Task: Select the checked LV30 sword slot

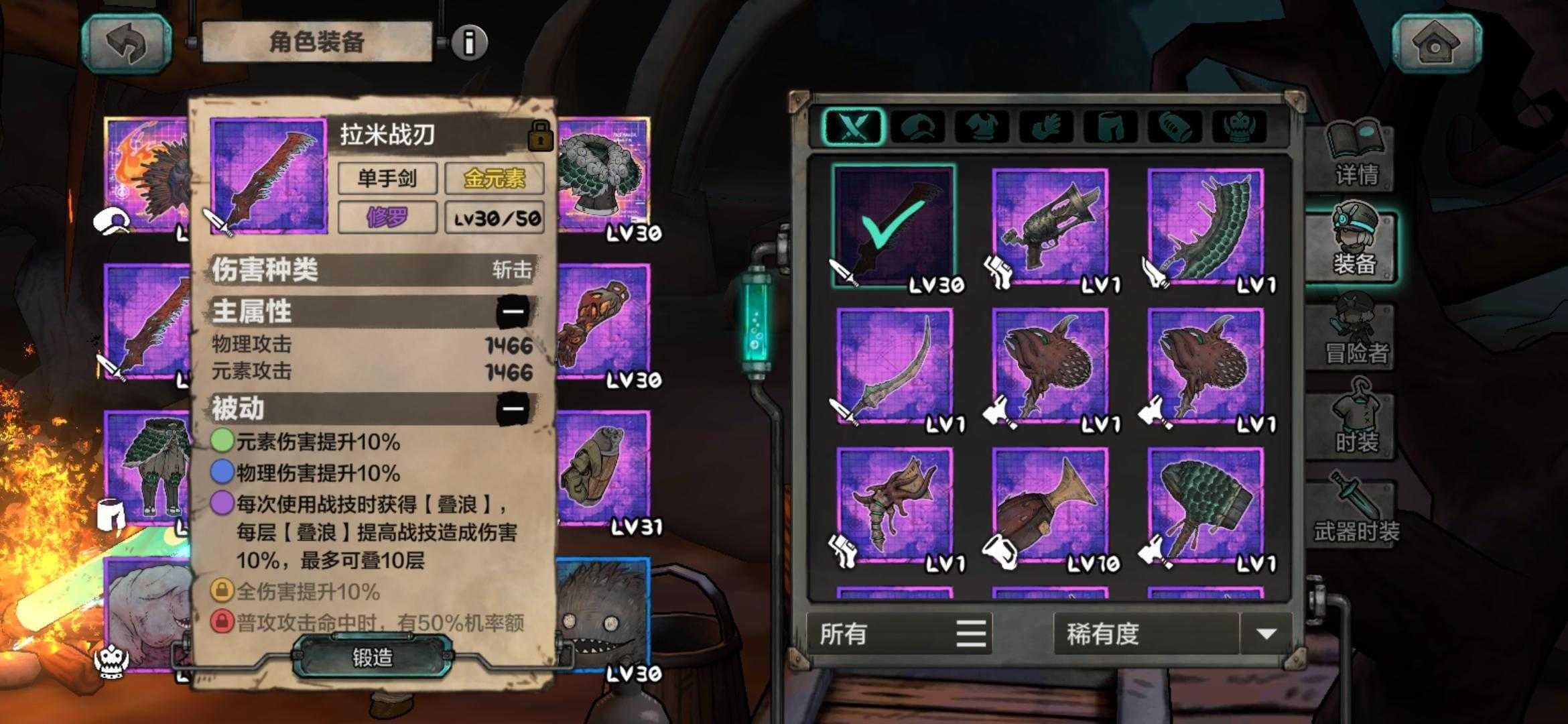Action: 895,227
